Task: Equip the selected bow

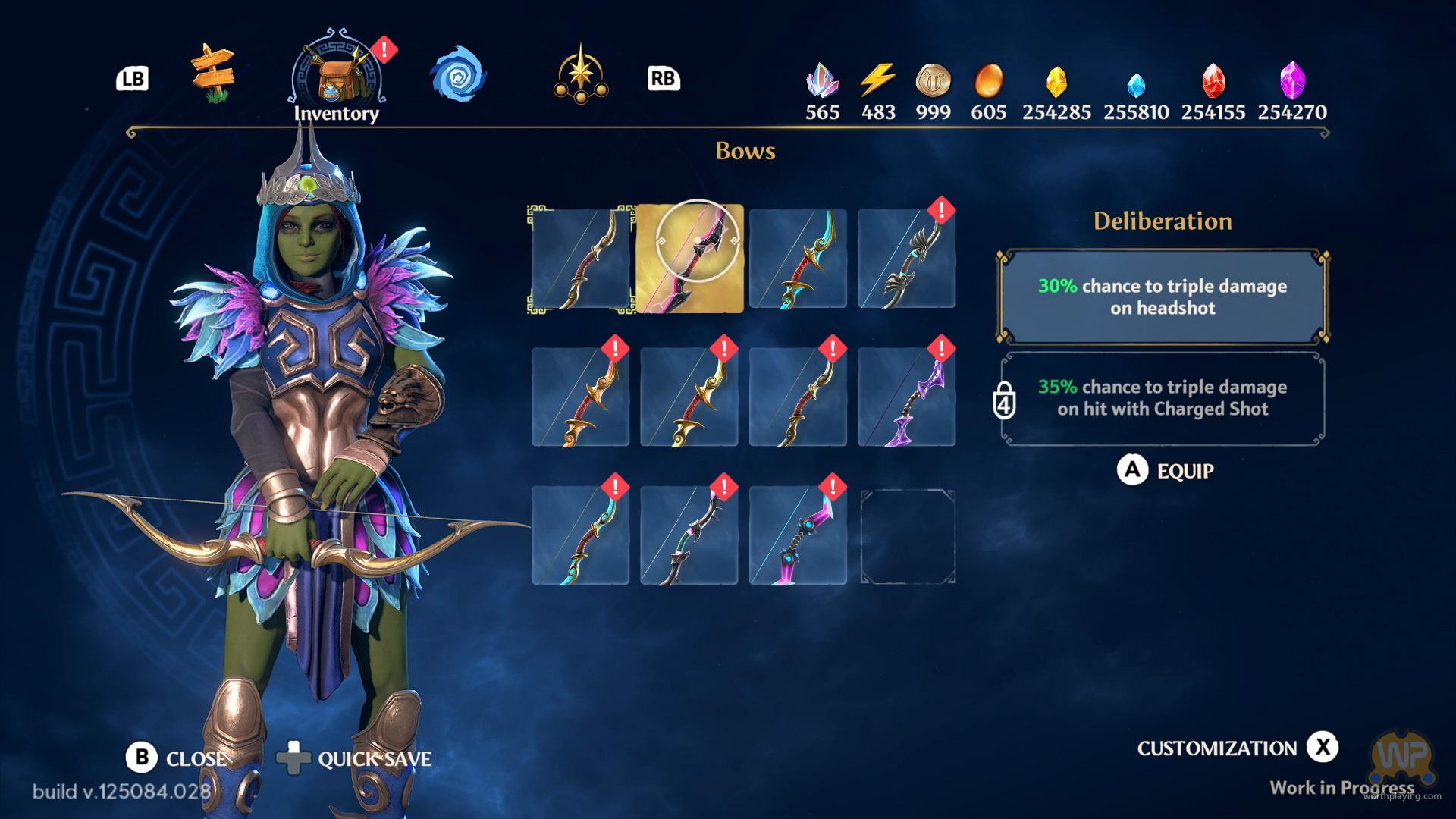Action: tap(1166, 471)
